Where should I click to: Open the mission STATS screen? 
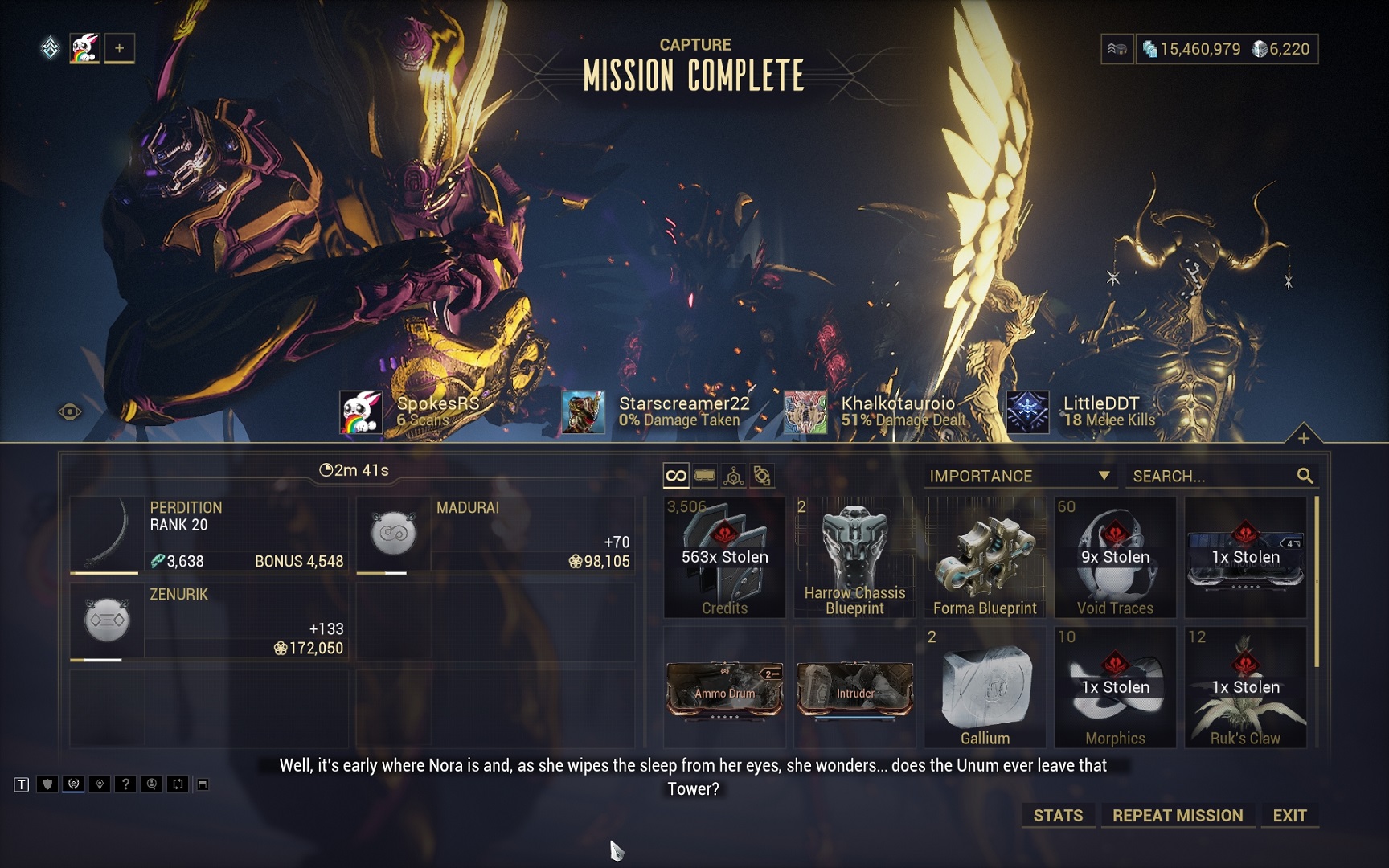point(1057,815)
